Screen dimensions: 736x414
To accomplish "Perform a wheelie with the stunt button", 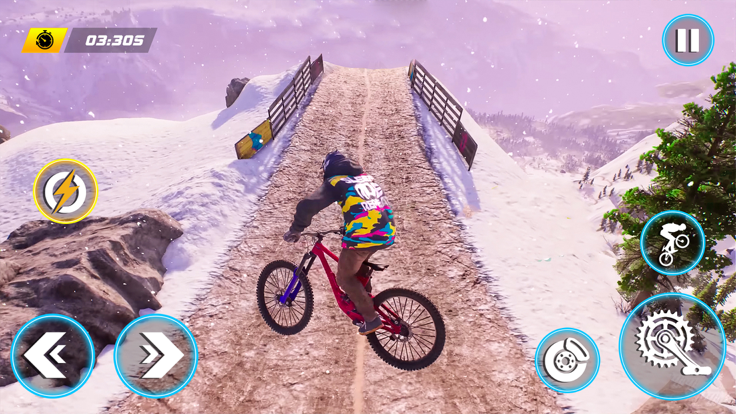I will point(672,243).
